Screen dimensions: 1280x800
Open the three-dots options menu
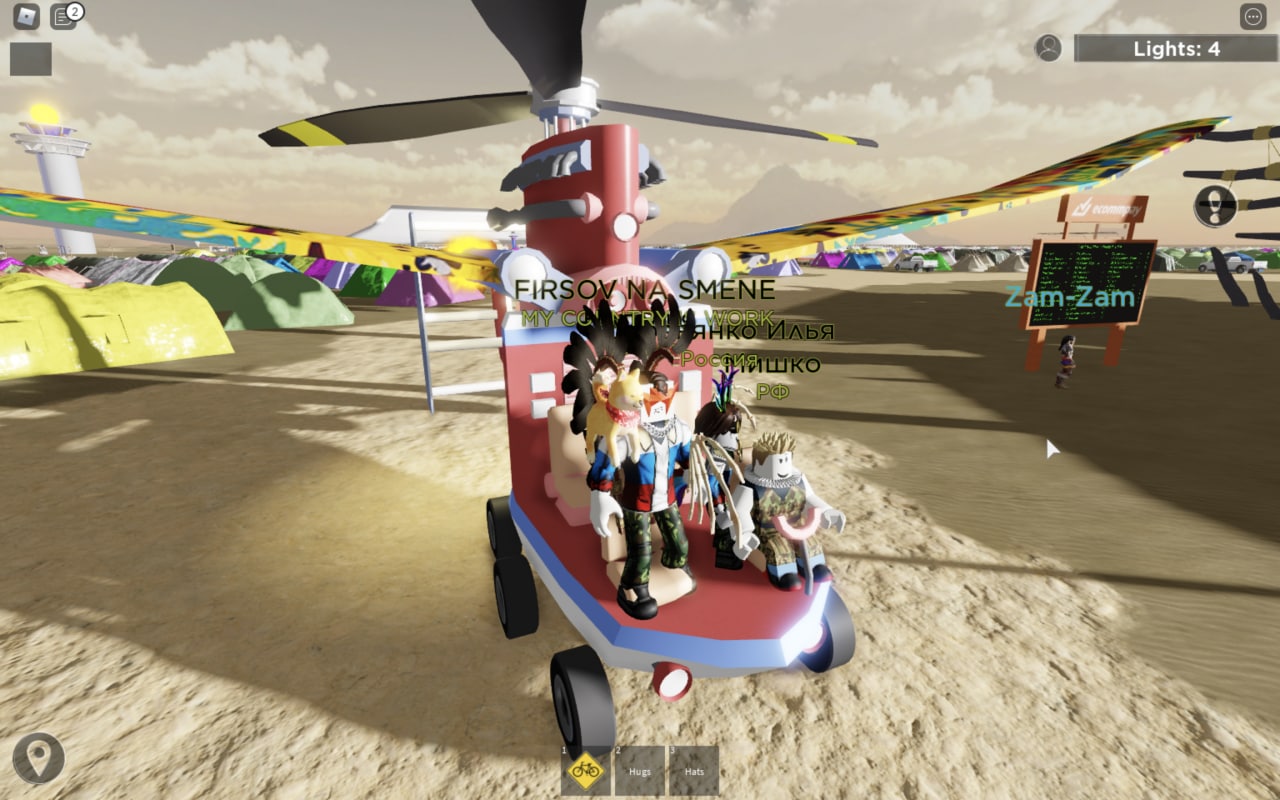1253,17
